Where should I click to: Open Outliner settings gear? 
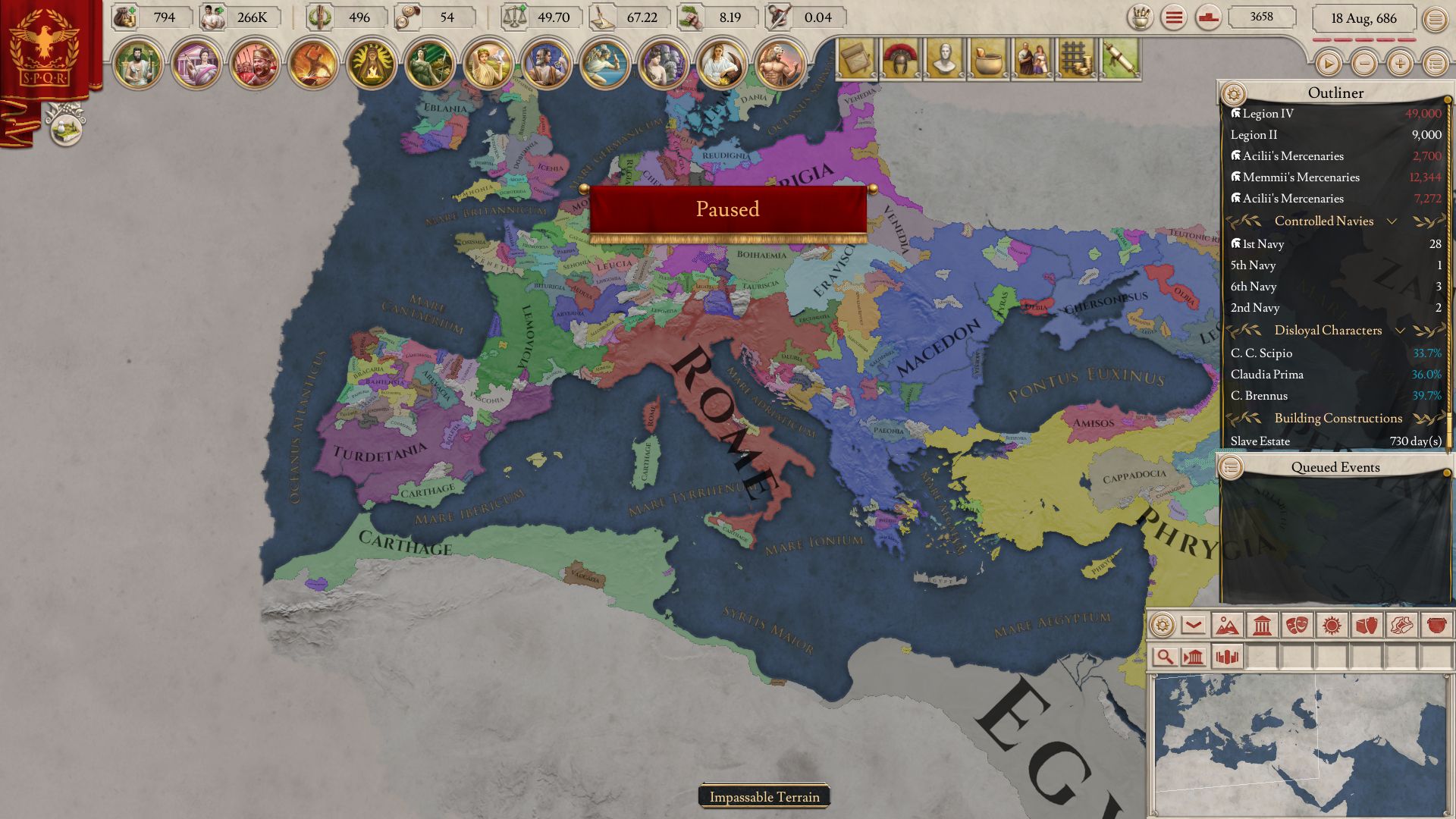(1234, 94)
